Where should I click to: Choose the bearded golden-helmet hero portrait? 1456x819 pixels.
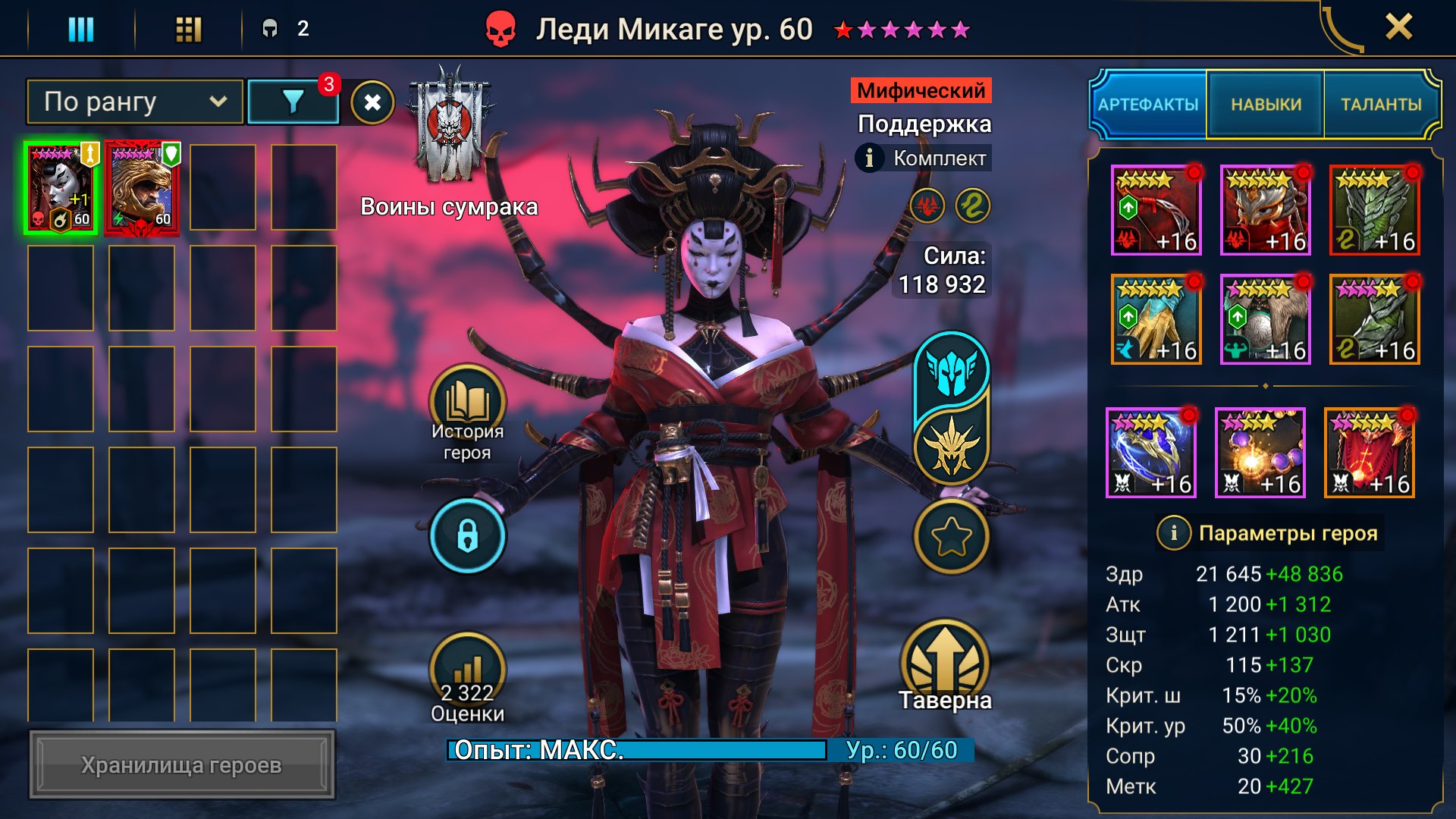tap(142, 188)
